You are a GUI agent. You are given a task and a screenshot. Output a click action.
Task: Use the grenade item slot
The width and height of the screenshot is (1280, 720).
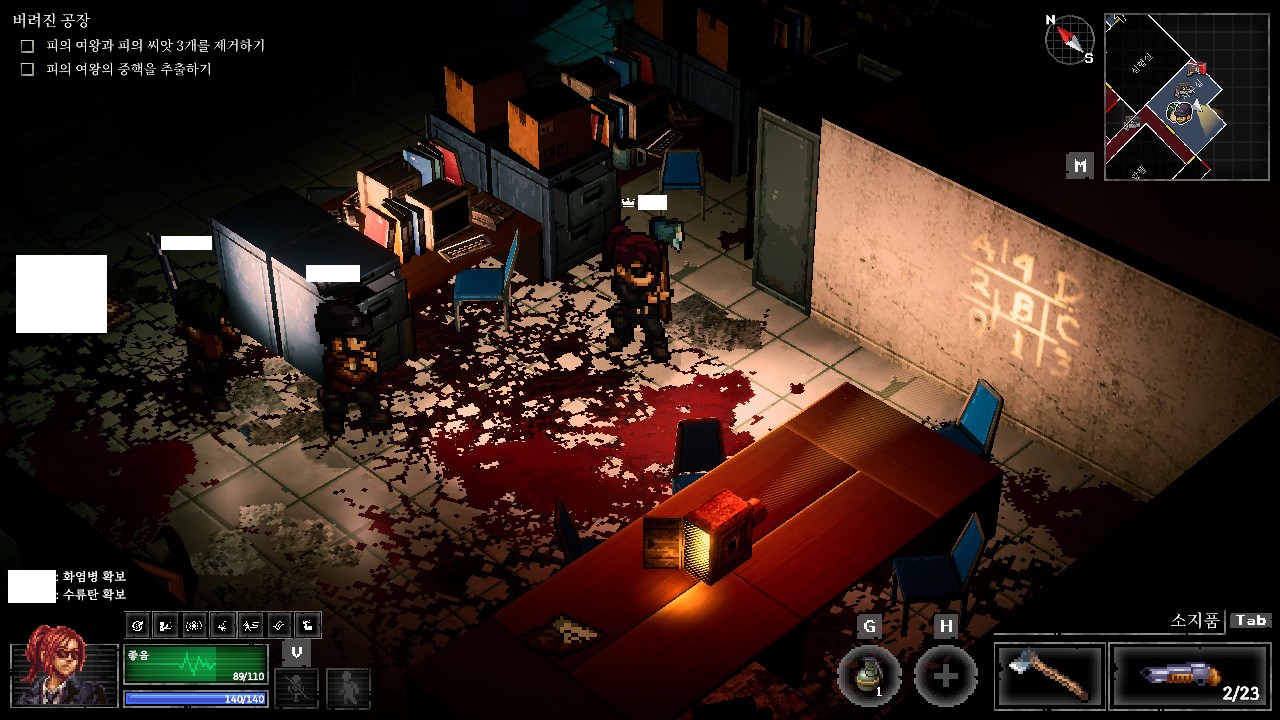click(x=869, y=676)
